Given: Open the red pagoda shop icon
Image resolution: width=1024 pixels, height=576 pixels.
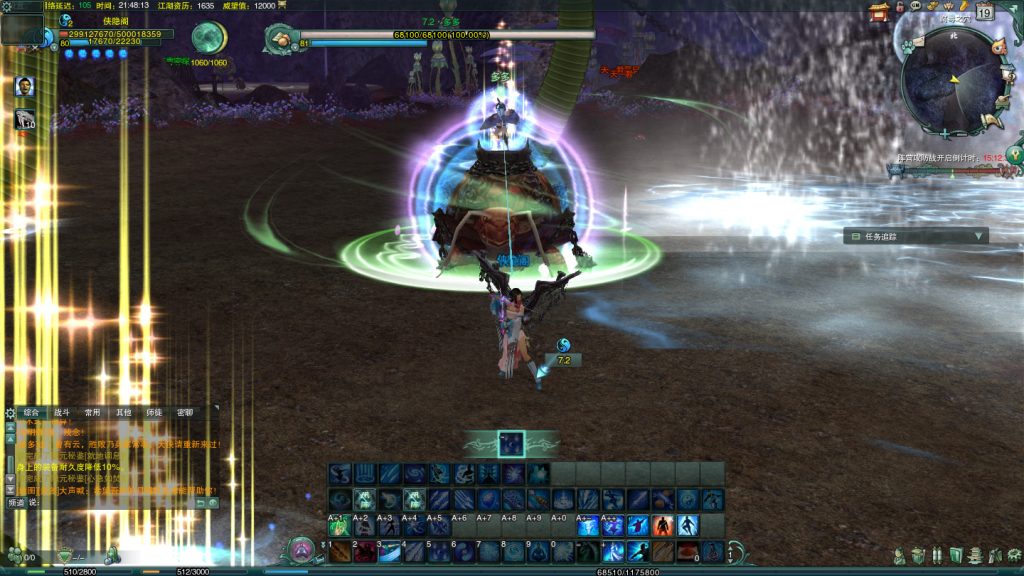Looking at the screenshot, I should point(880,12).
